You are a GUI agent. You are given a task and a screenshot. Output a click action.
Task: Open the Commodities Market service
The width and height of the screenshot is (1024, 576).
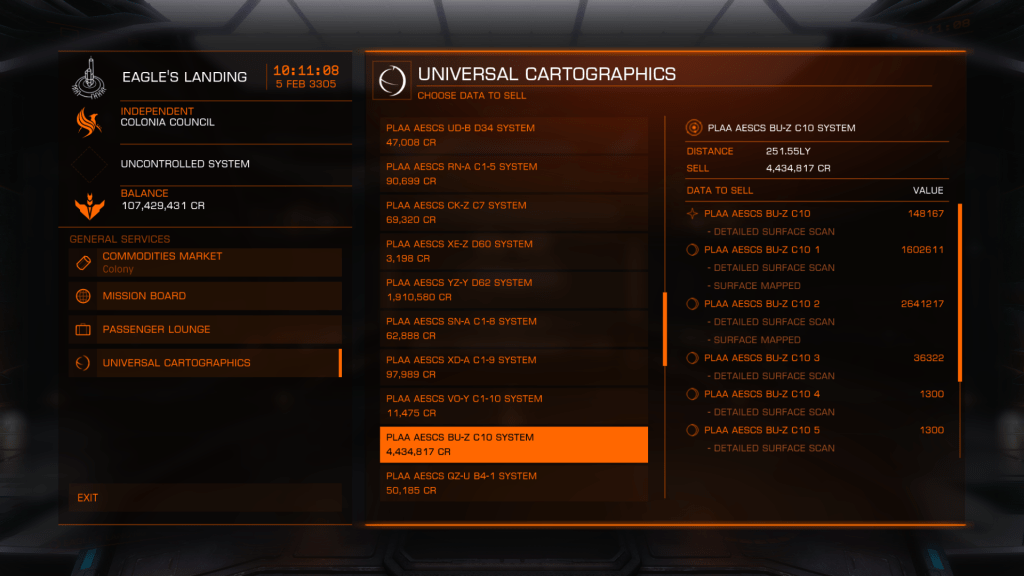point(205,262)
